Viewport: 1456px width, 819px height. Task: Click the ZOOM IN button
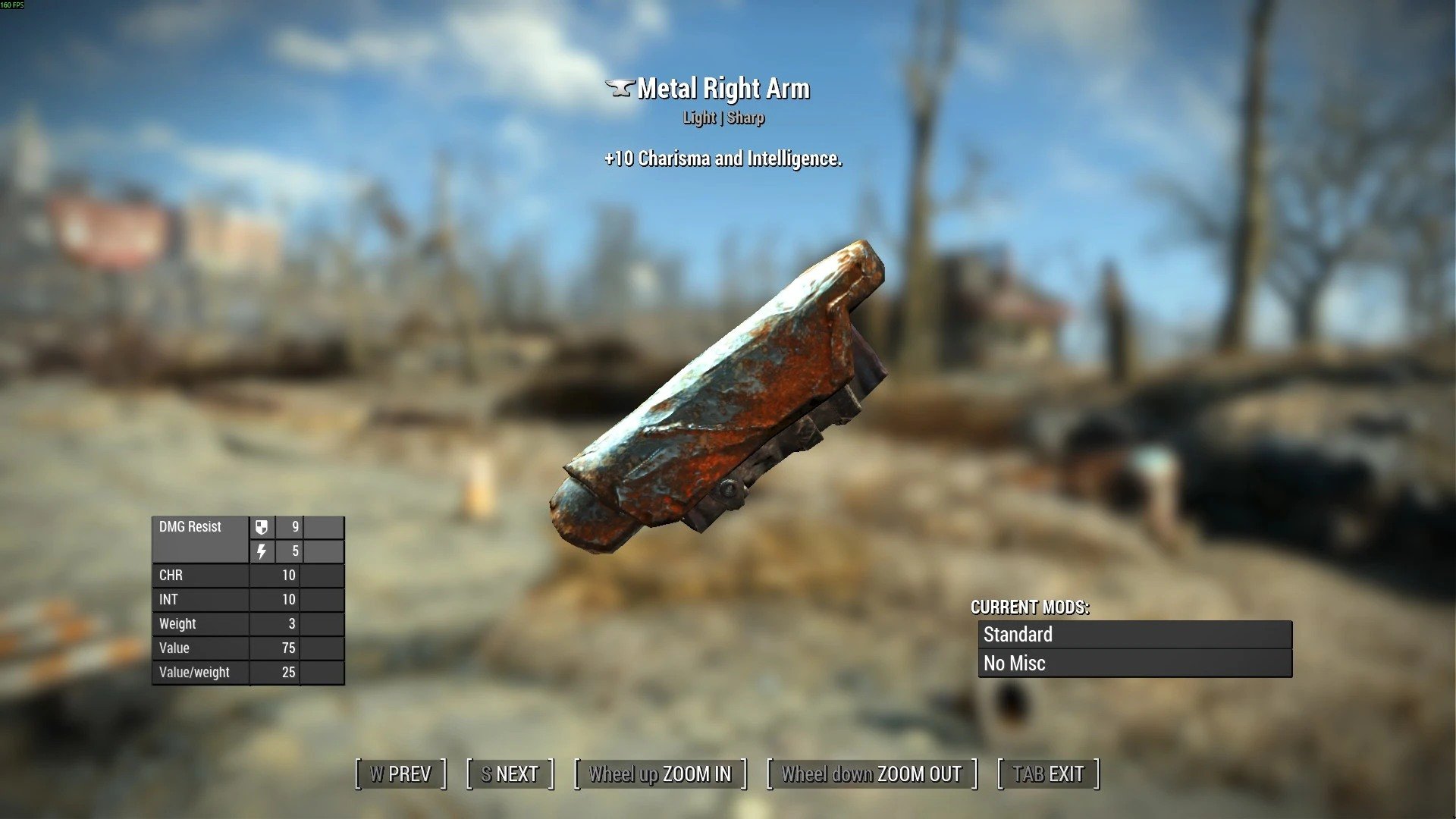coord(660,774)
